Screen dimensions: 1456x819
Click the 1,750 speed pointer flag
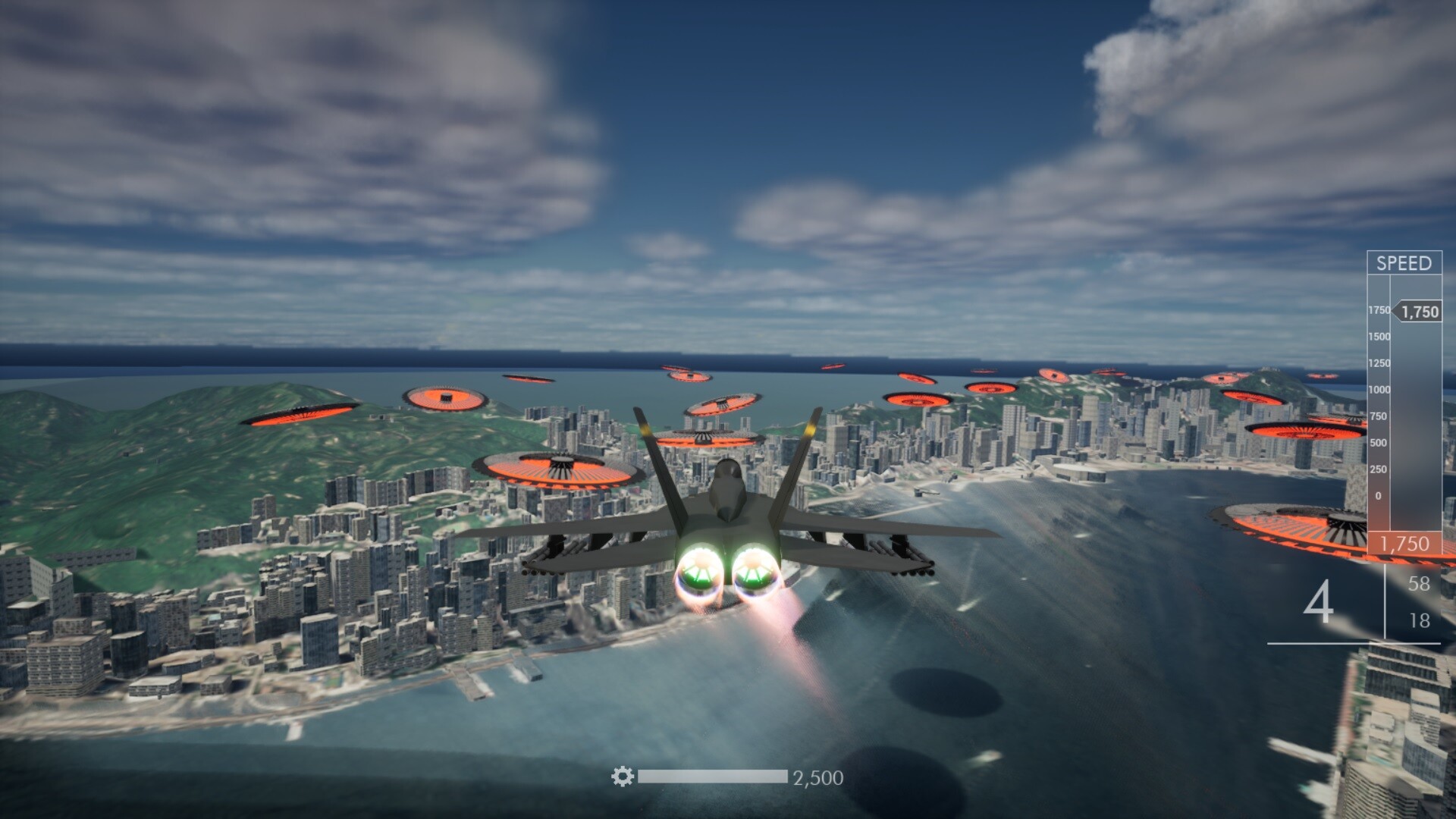(x=1416, y=309)
